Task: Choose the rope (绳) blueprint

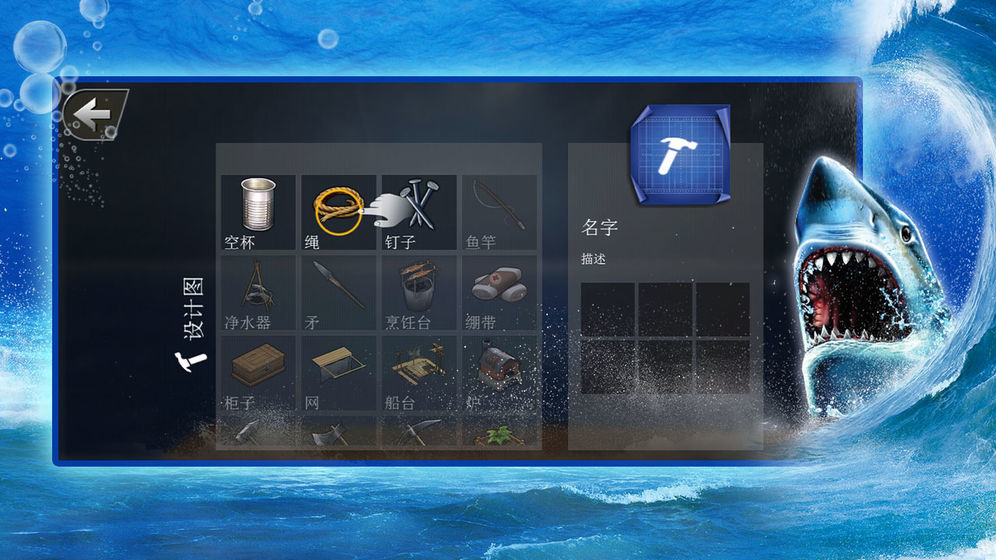Action: pos(338,211)
